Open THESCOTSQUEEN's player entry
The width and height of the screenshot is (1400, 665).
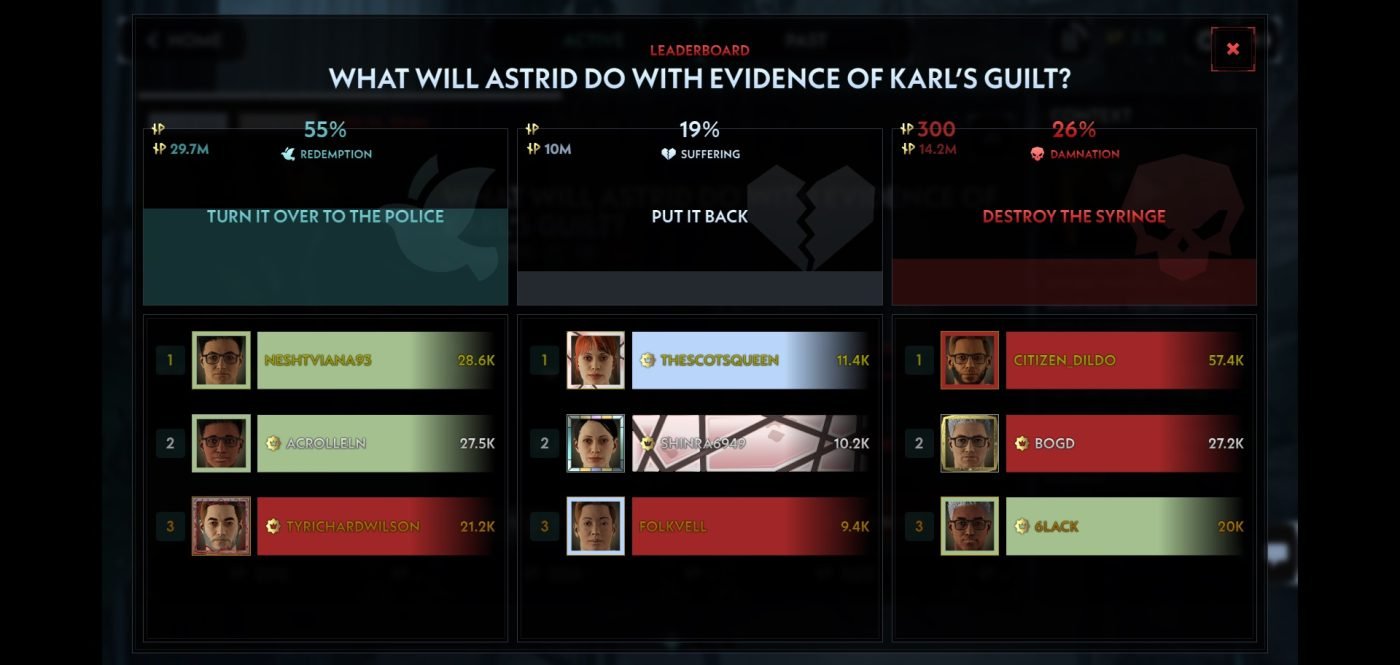[750, 360]
